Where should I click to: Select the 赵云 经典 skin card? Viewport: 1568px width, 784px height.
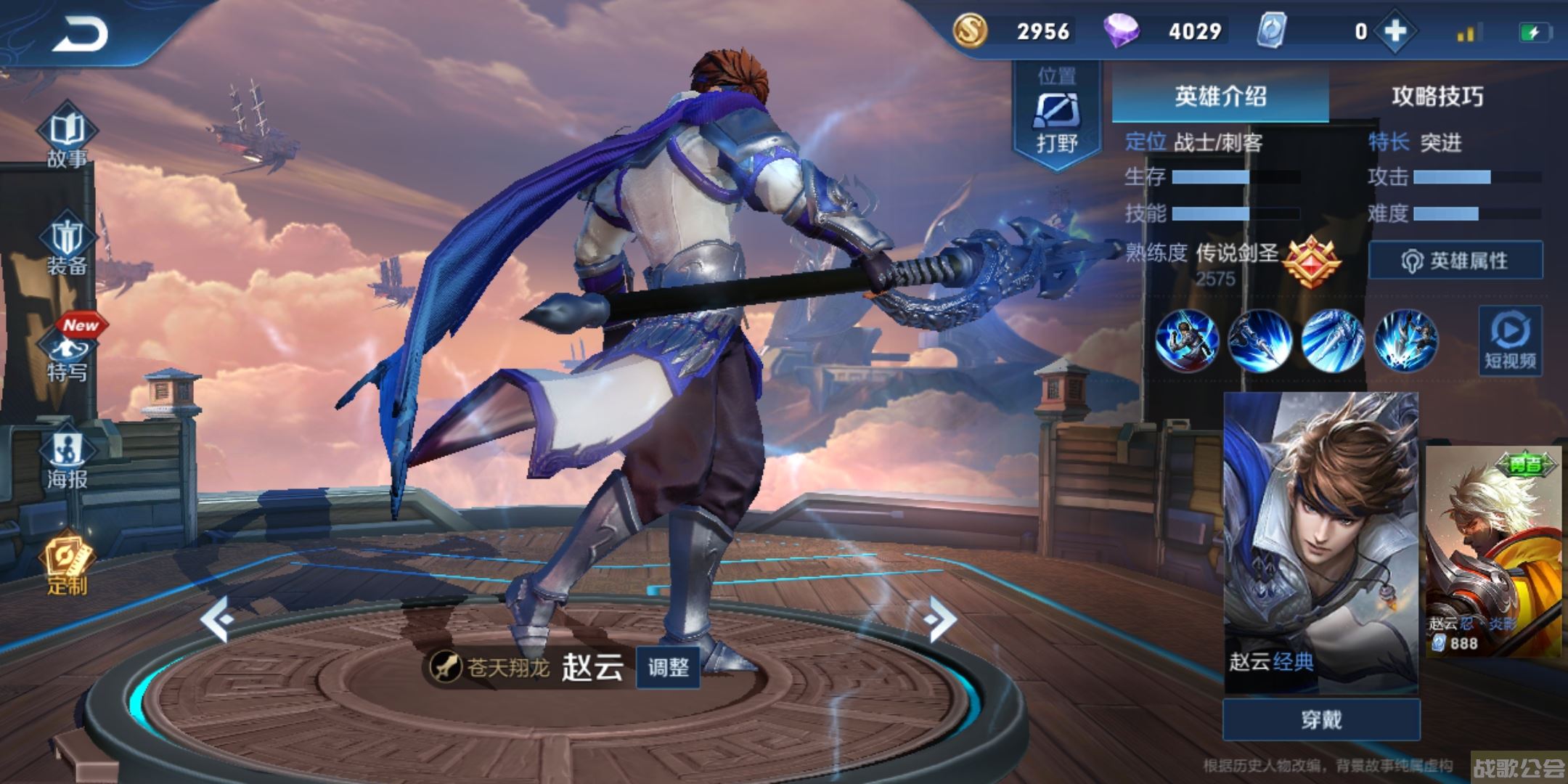(1320, 541)
